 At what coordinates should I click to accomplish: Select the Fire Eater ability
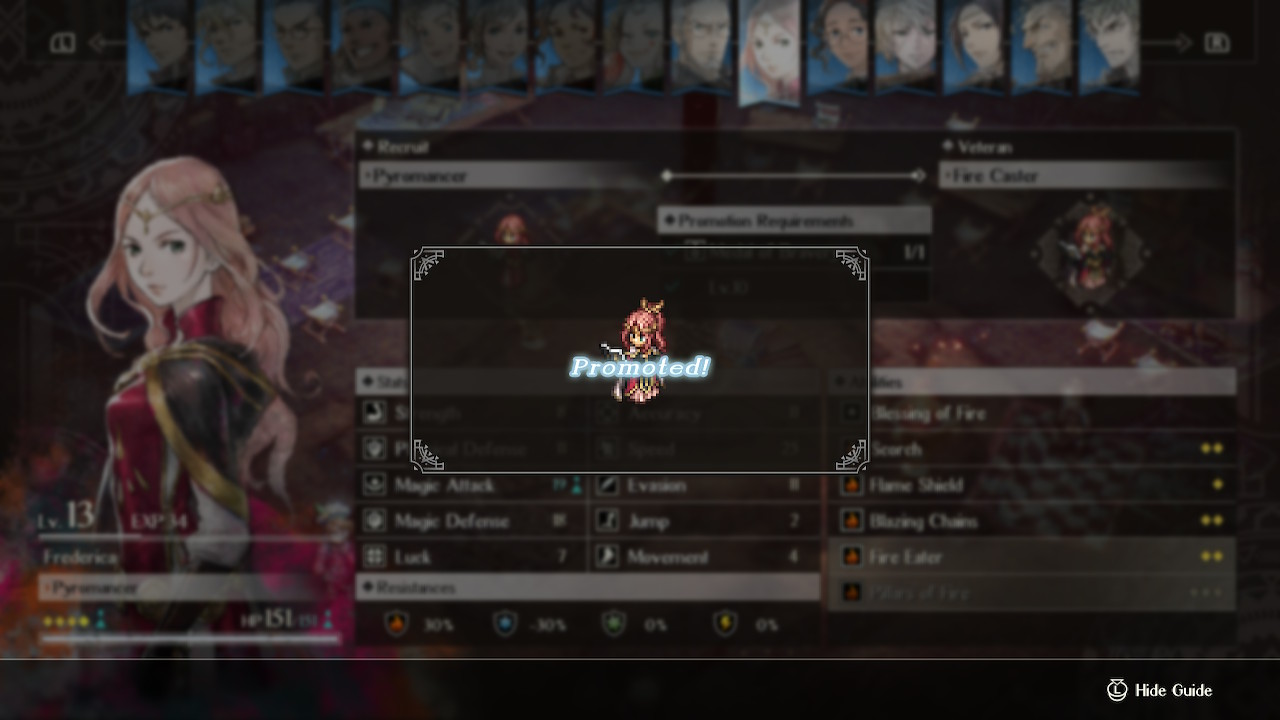1030,557
